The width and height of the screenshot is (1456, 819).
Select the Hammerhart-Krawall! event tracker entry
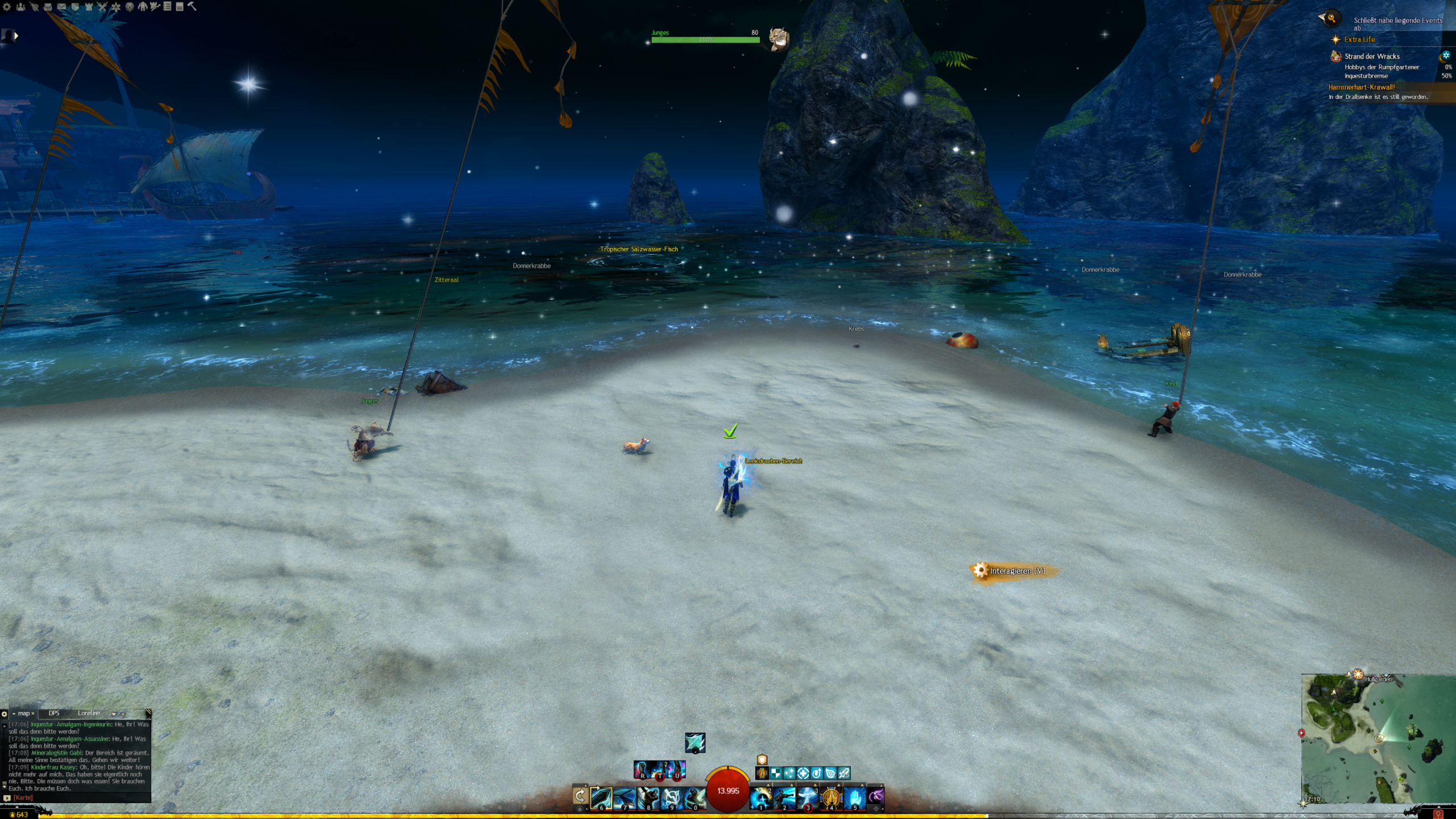click(x=1361, y=87)
